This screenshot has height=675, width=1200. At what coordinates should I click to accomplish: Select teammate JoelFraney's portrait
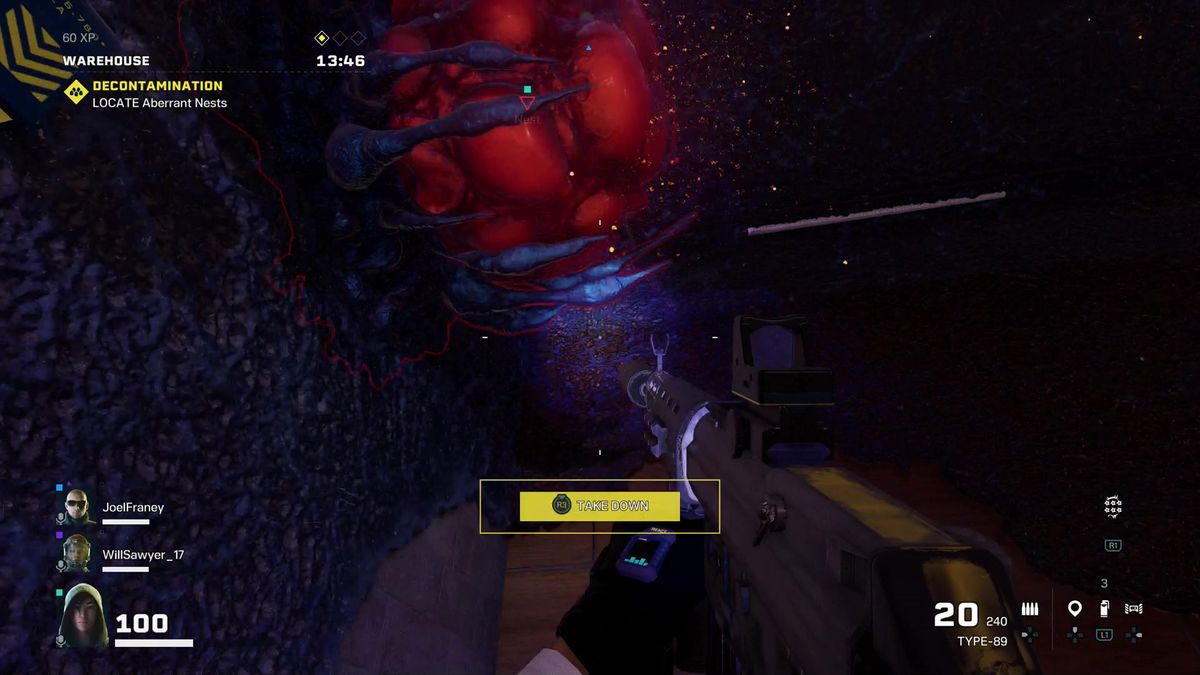[78, 507]
